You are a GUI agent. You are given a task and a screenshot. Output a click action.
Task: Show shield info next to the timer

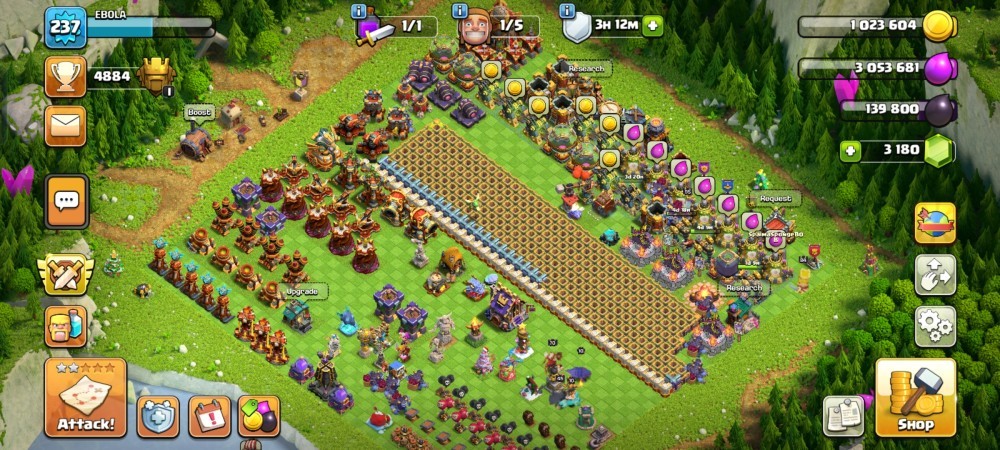pos(567,11)
